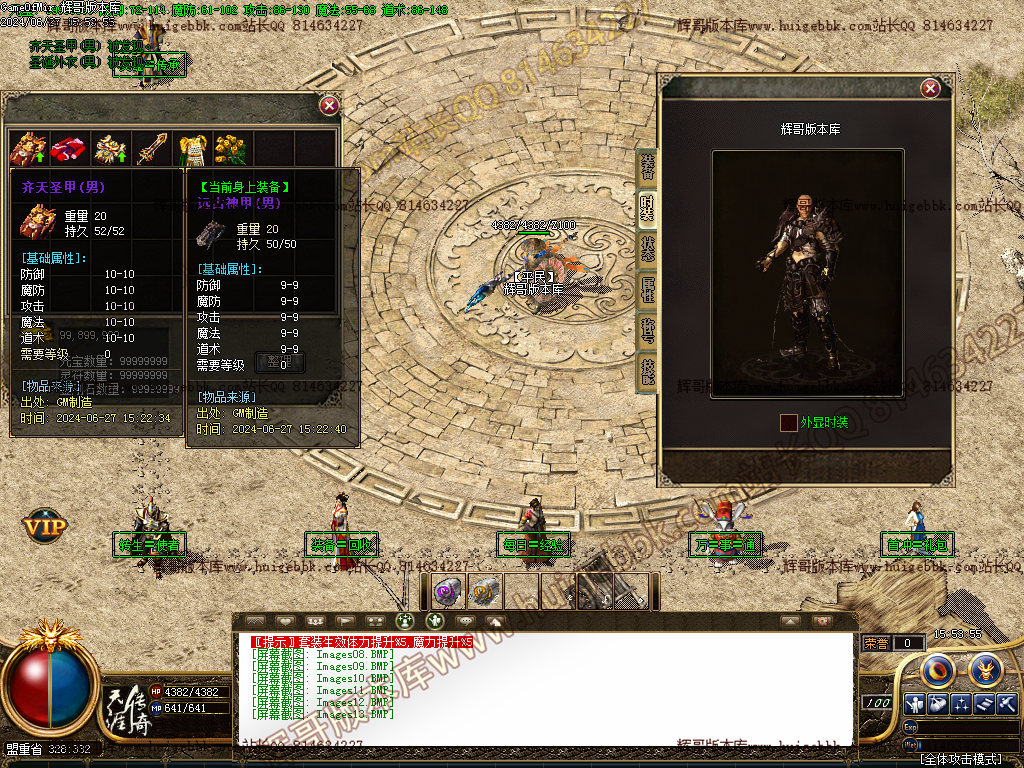Select the golden sword item slot
The height and width of the screenshot is (768, 1024).
tap(151, 150)
